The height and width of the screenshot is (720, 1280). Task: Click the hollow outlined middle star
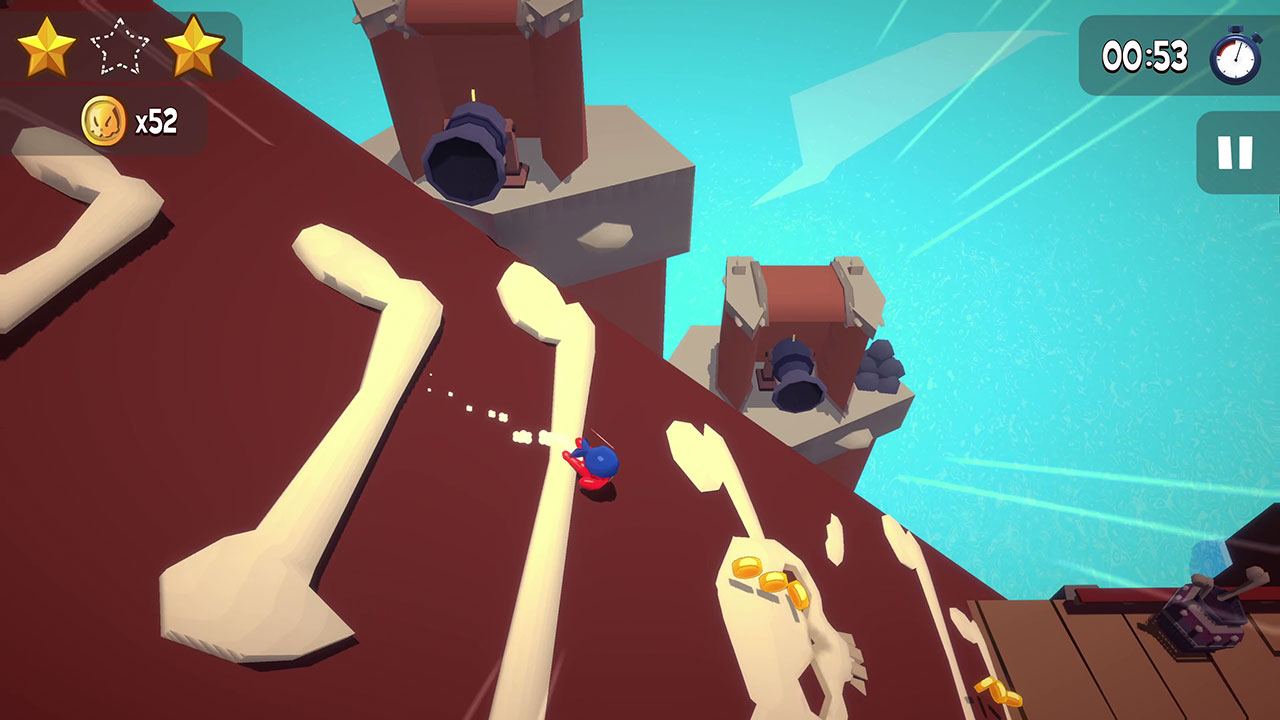coord(120,47)
